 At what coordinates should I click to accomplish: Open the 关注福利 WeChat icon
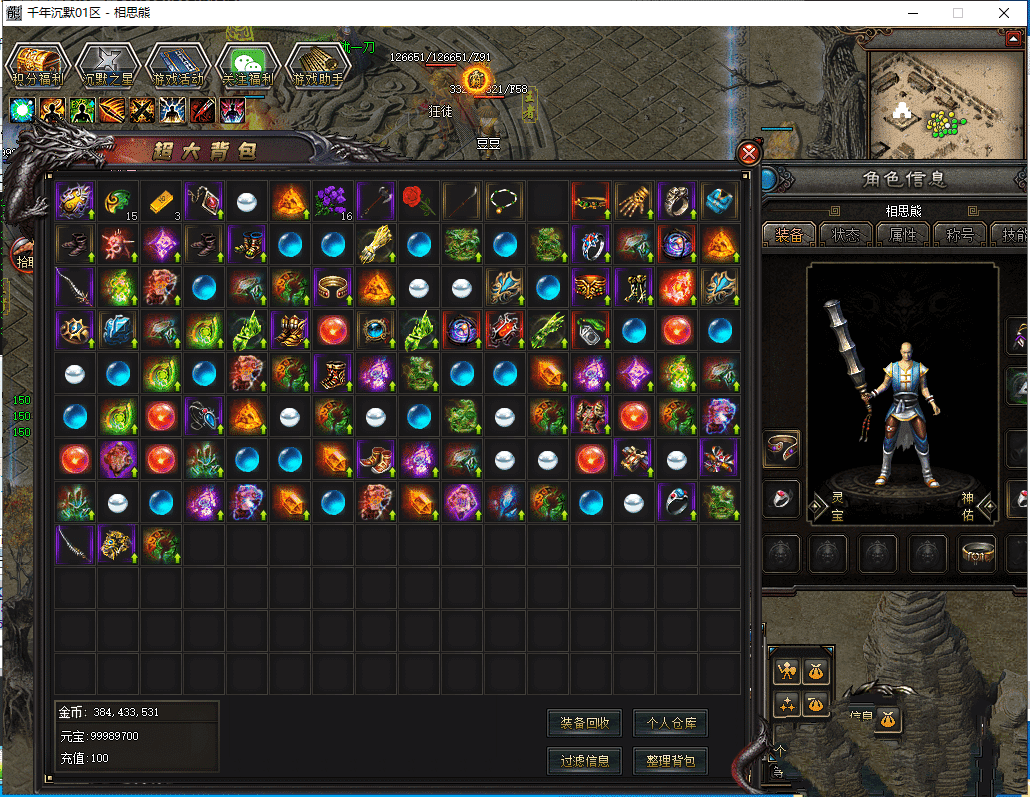coord(247,66)
